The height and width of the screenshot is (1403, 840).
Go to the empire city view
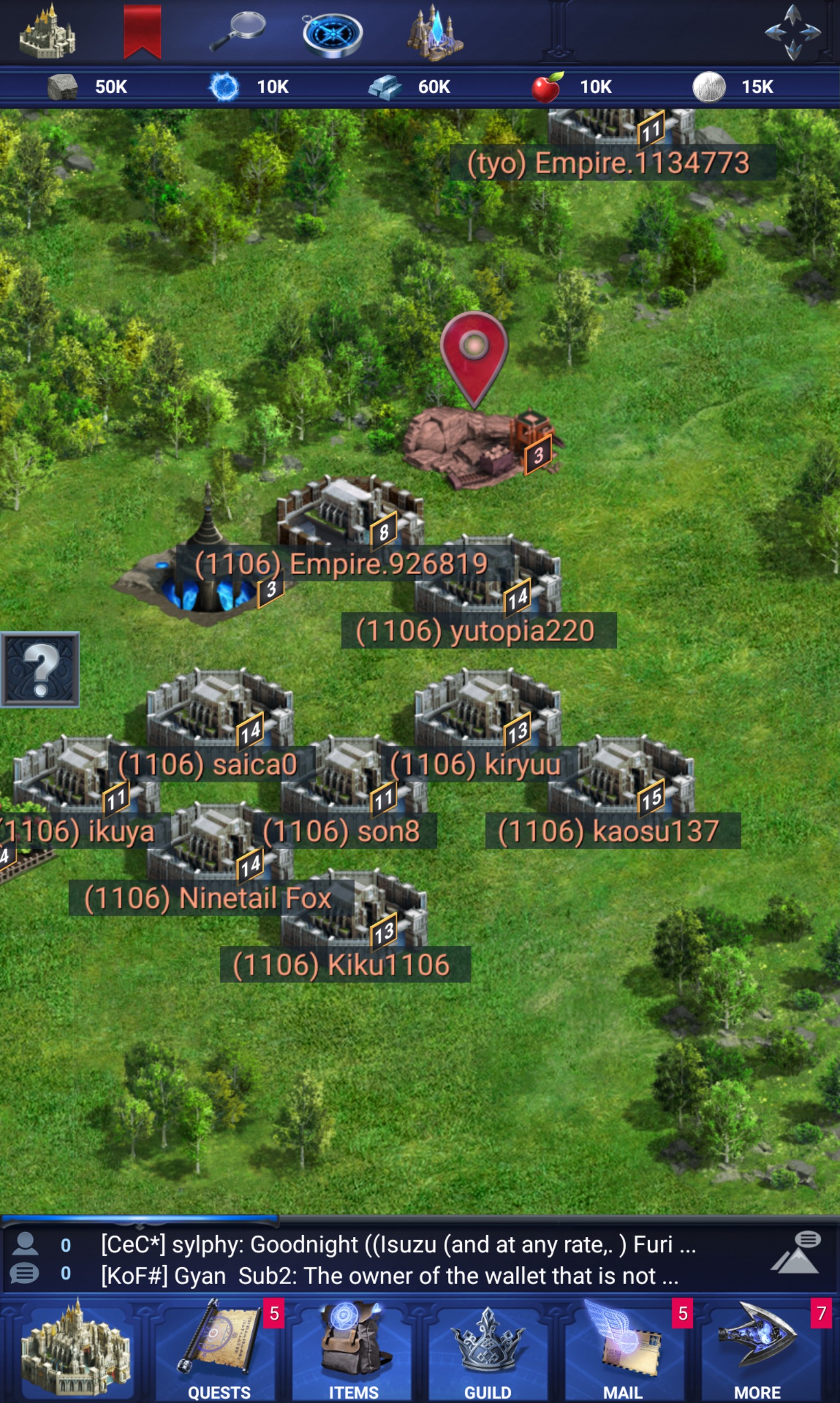click(75, 1348)
